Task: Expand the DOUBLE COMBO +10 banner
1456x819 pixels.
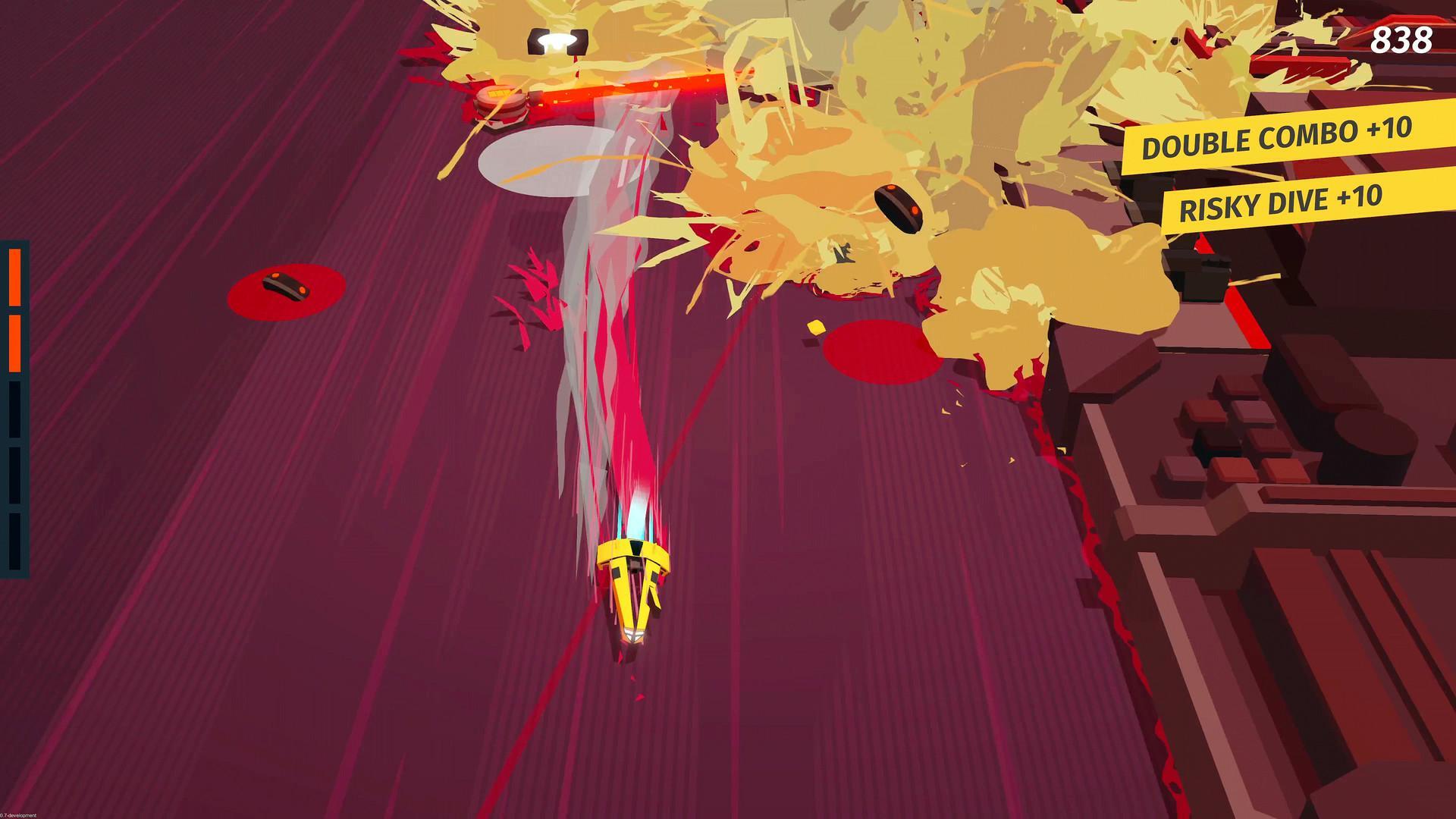Action: pyautogui.click(x=1278, y=141)
